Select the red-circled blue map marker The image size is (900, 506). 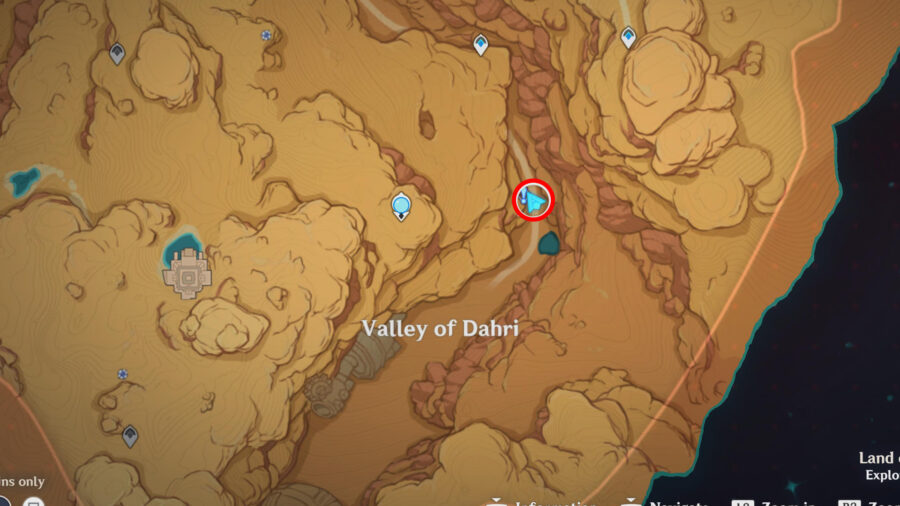pyautogui.click(x=533, y=201)
